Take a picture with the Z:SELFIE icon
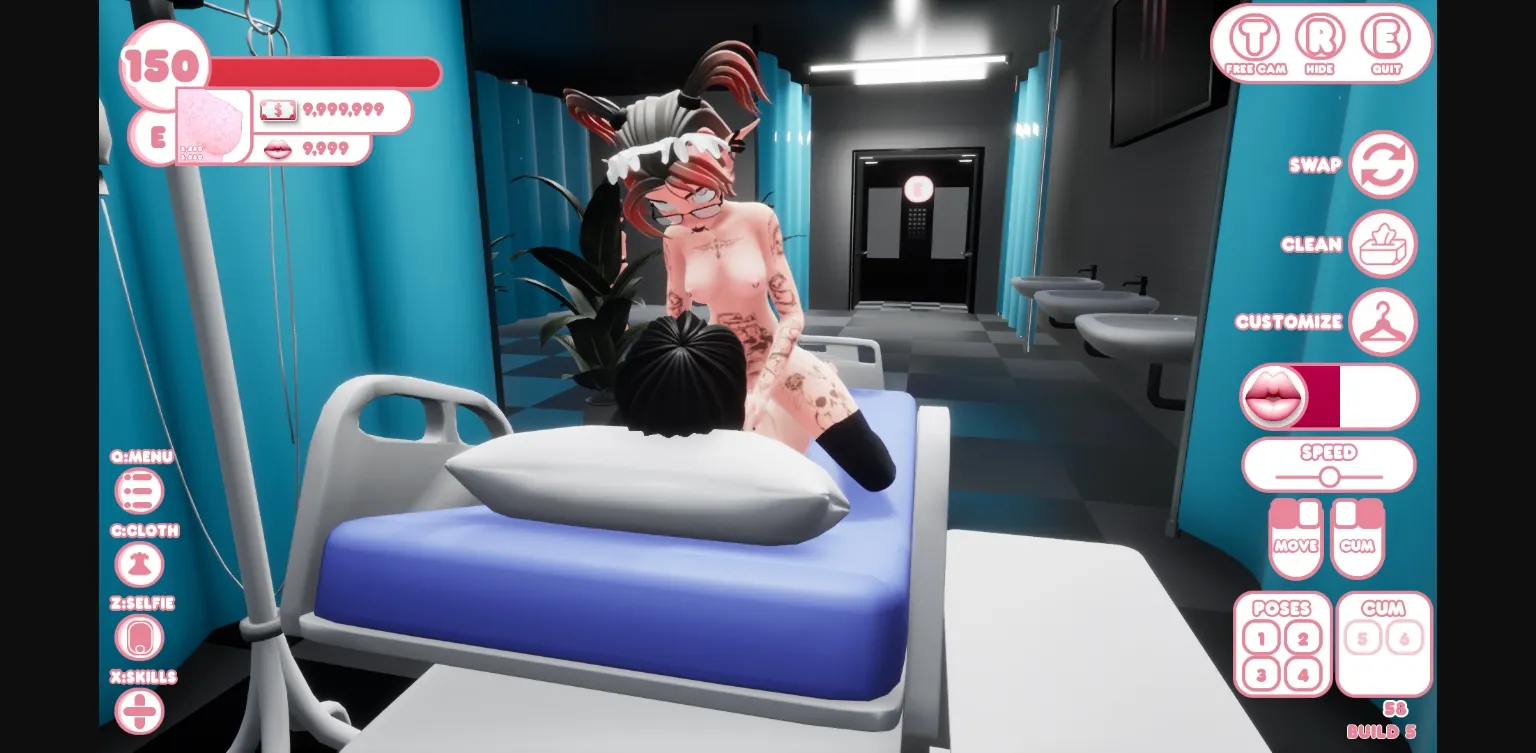The image size is (1536, 753). [x=140, y=637]
